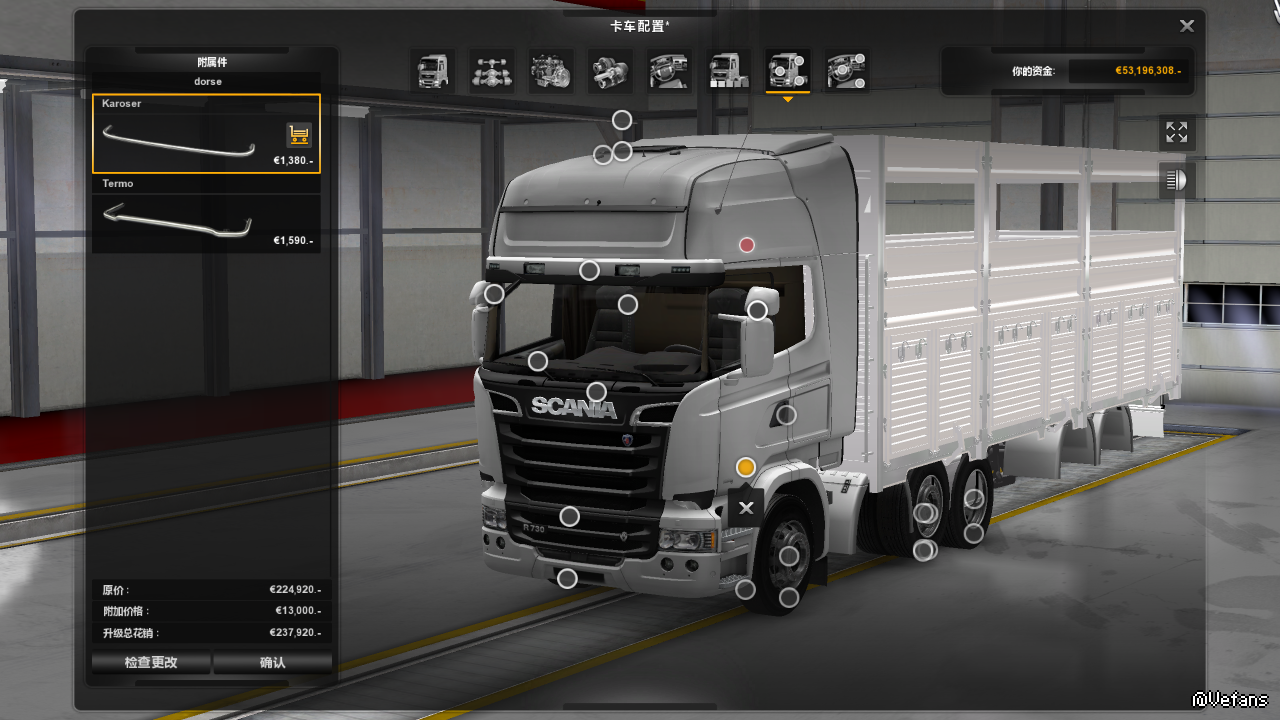Open the engine upgrade tab
Viewport: 1280px width, 720px height.
tap(551, 71)
